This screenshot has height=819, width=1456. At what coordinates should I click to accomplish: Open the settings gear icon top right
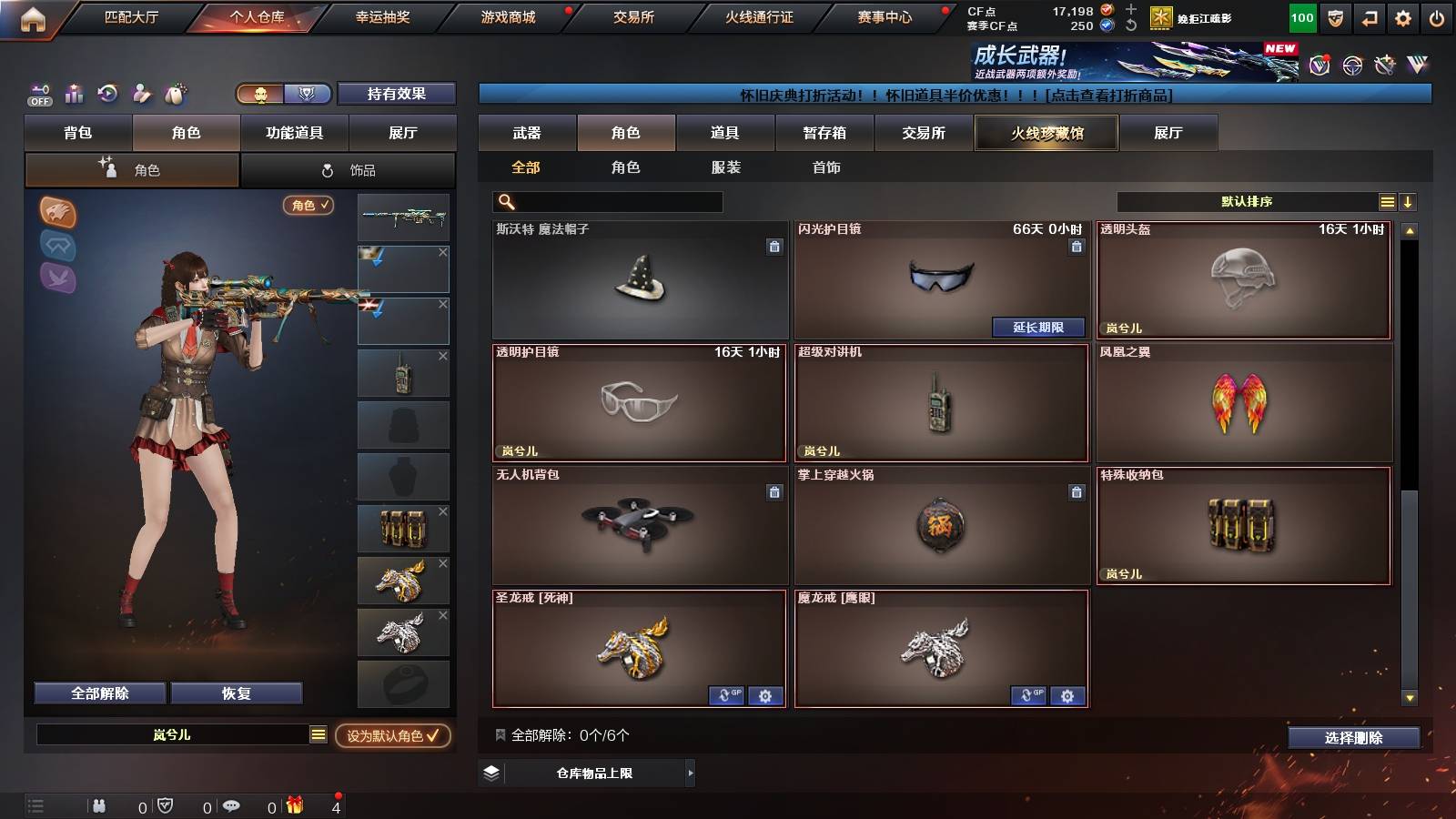coord(1401,18)
